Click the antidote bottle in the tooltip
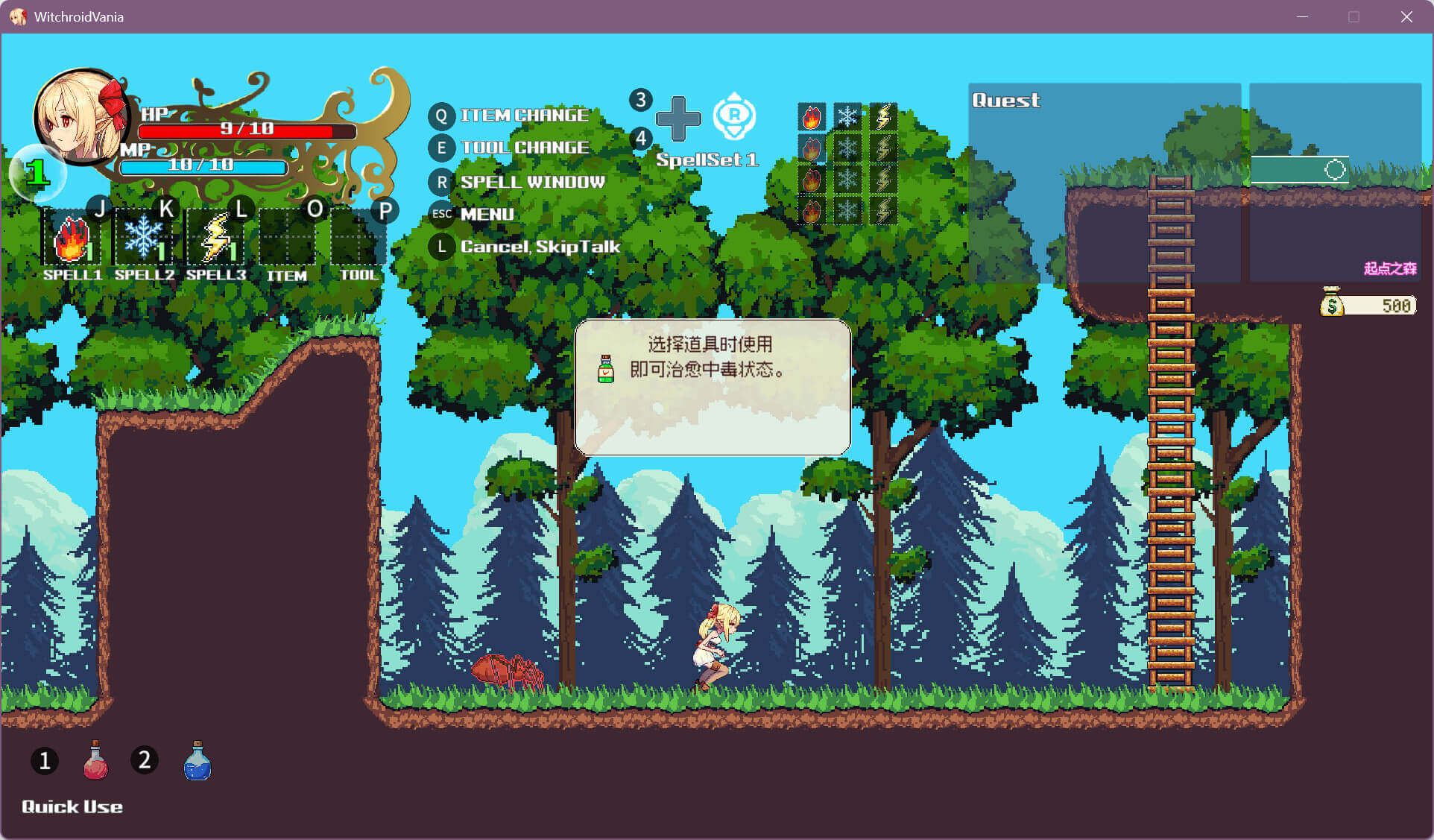This screenshot has width=1434, height=840. click(606, 369)
